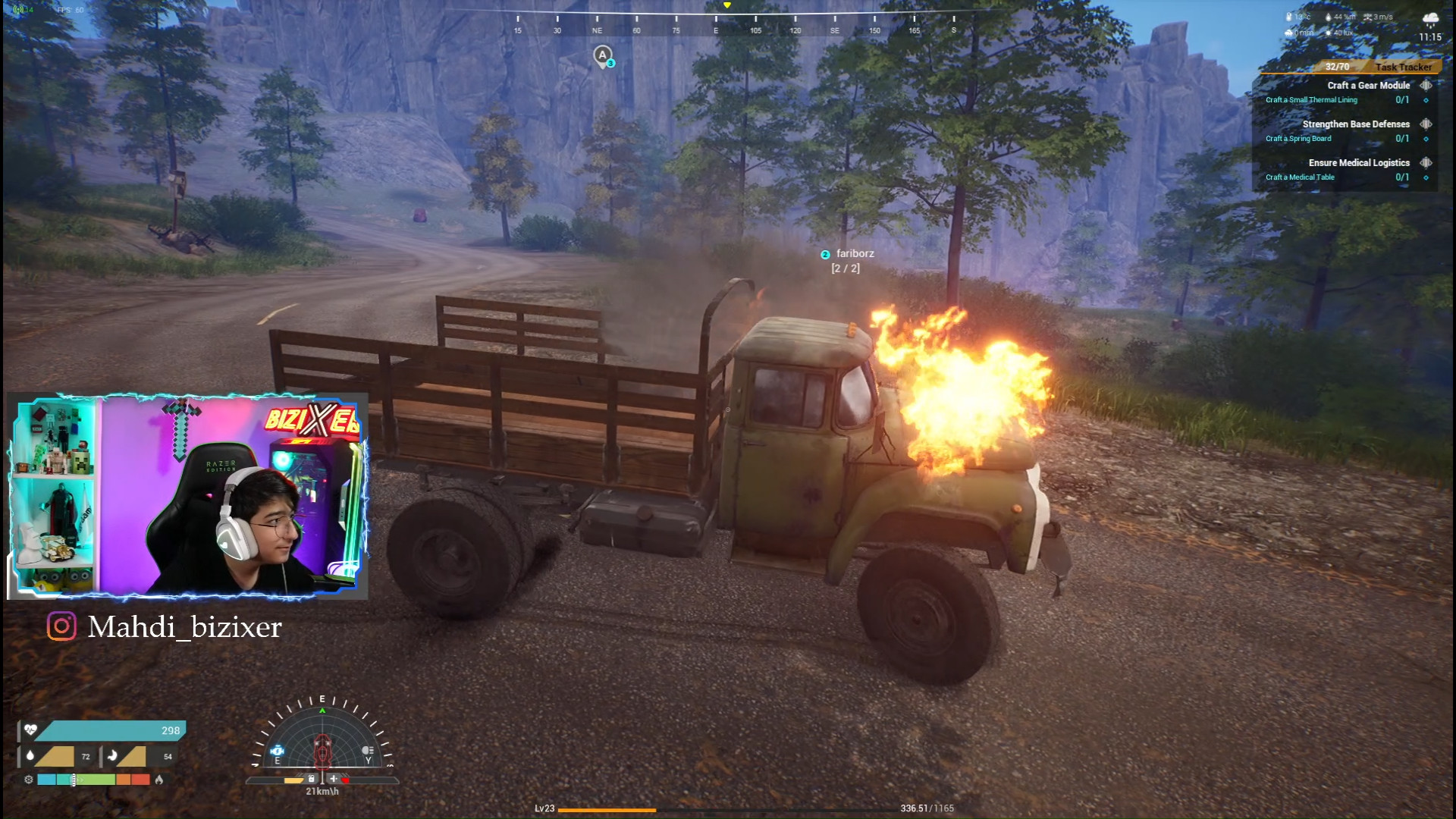Click the streamer webcam overlay
1456x819 pixels.
point(187,496)
